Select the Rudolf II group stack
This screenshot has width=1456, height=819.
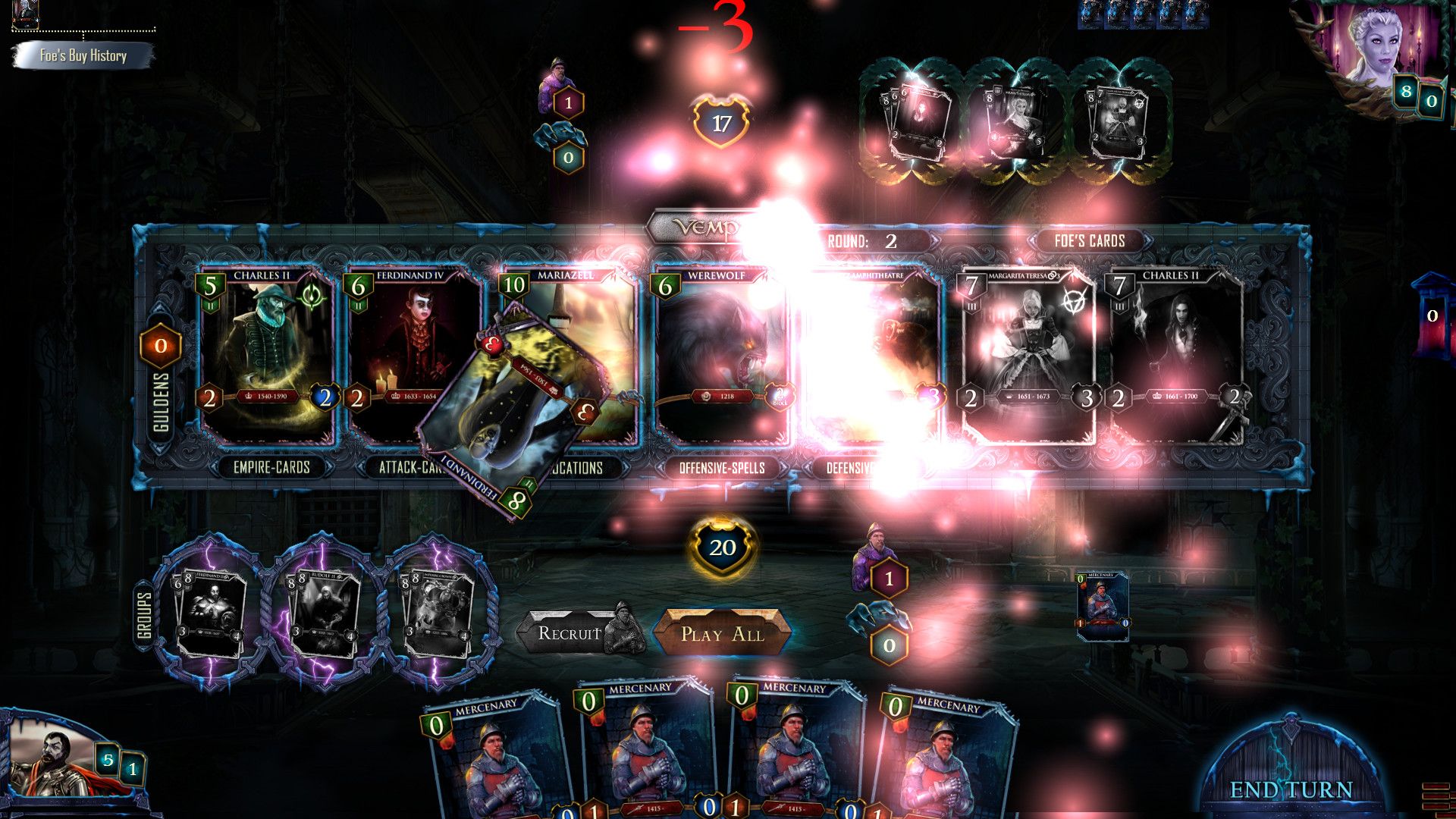324,612
